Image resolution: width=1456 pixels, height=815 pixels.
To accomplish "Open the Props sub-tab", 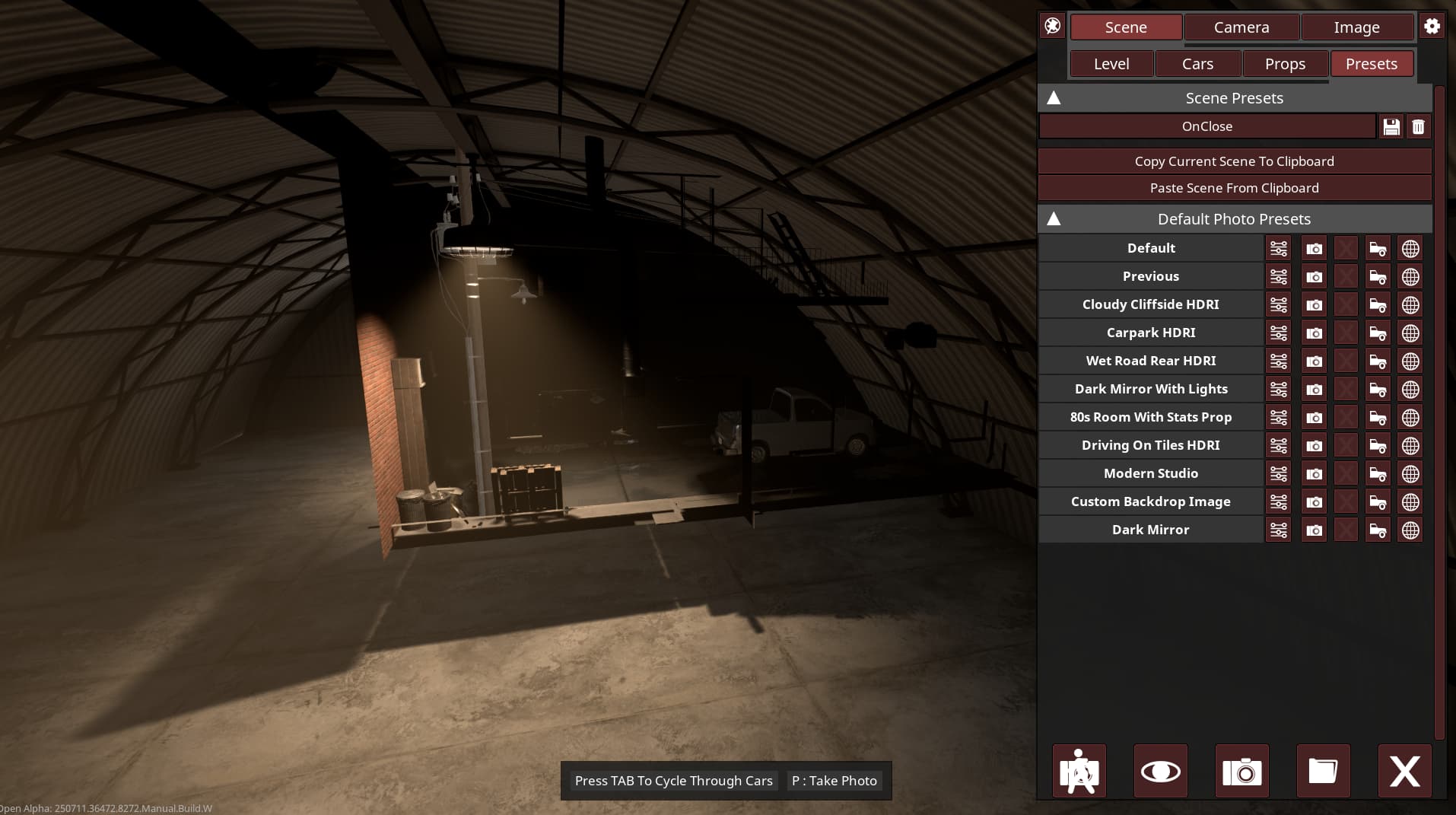I will pos(1285,64).
